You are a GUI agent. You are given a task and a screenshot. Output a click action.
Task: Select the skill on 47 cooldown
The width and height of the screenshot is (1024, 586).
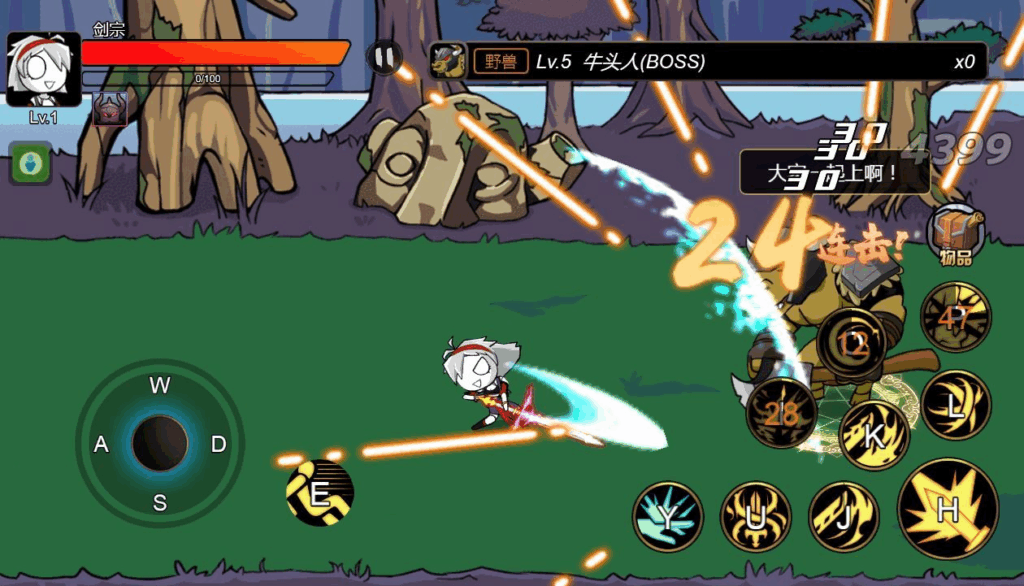tap(955, 317)
